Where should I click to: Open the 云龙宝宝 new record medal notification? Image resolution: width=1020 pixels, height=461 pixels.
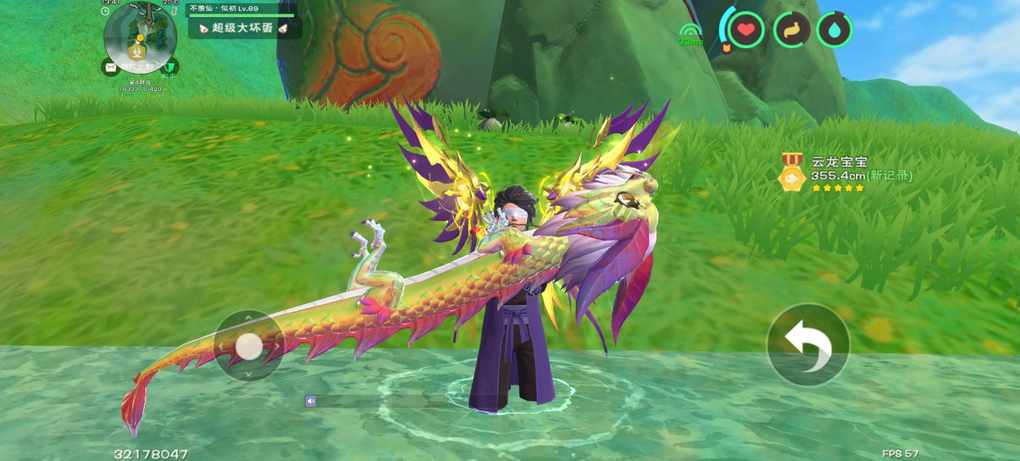click(x=846, y=173)
